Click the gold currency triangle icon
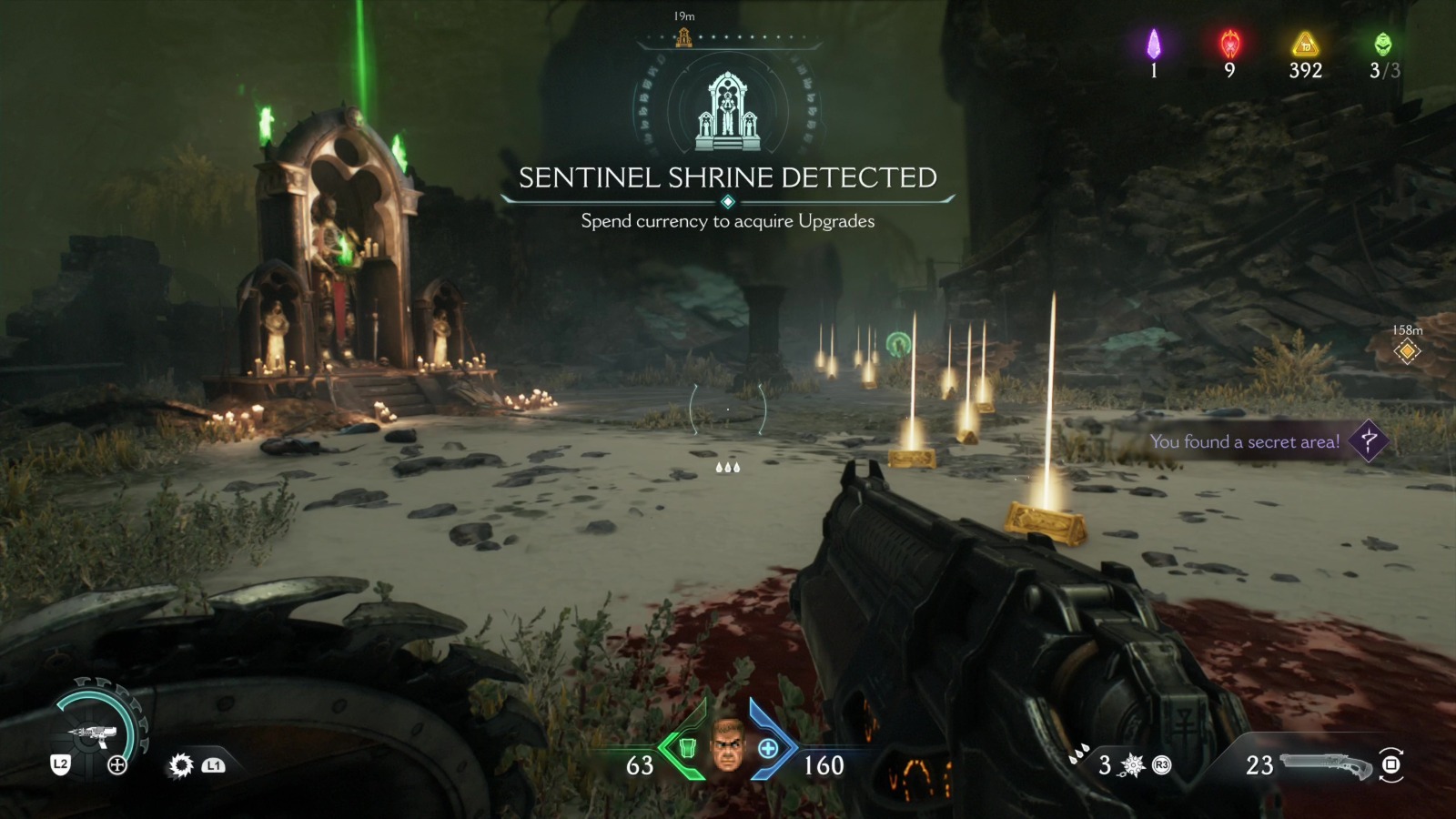Image resolution: width=1456 pixels, height=819 pixels. (x=1305, y=44)
